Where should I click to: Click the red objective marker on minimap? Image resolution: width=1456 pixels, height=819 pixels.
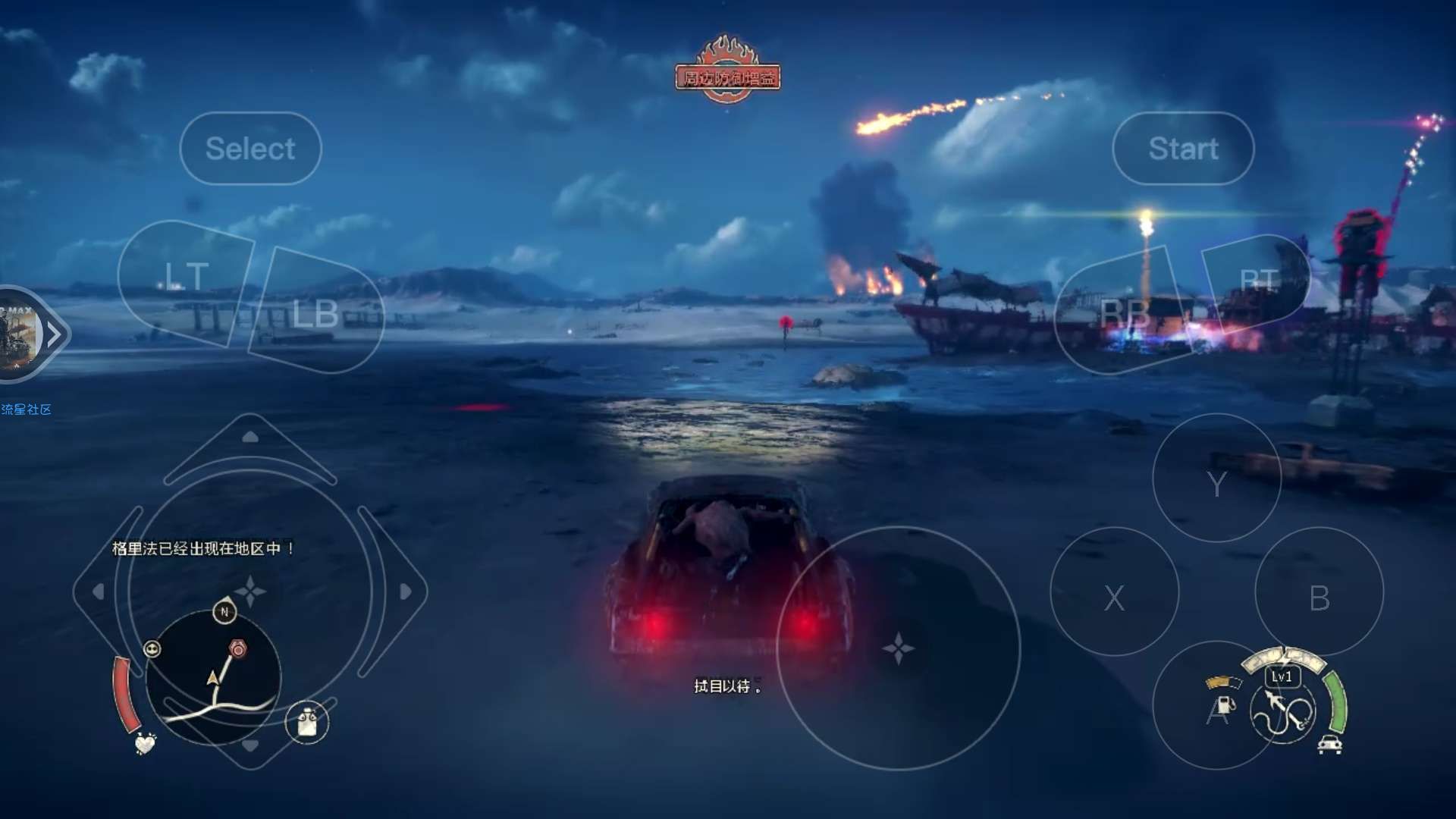tap(238, 649)
